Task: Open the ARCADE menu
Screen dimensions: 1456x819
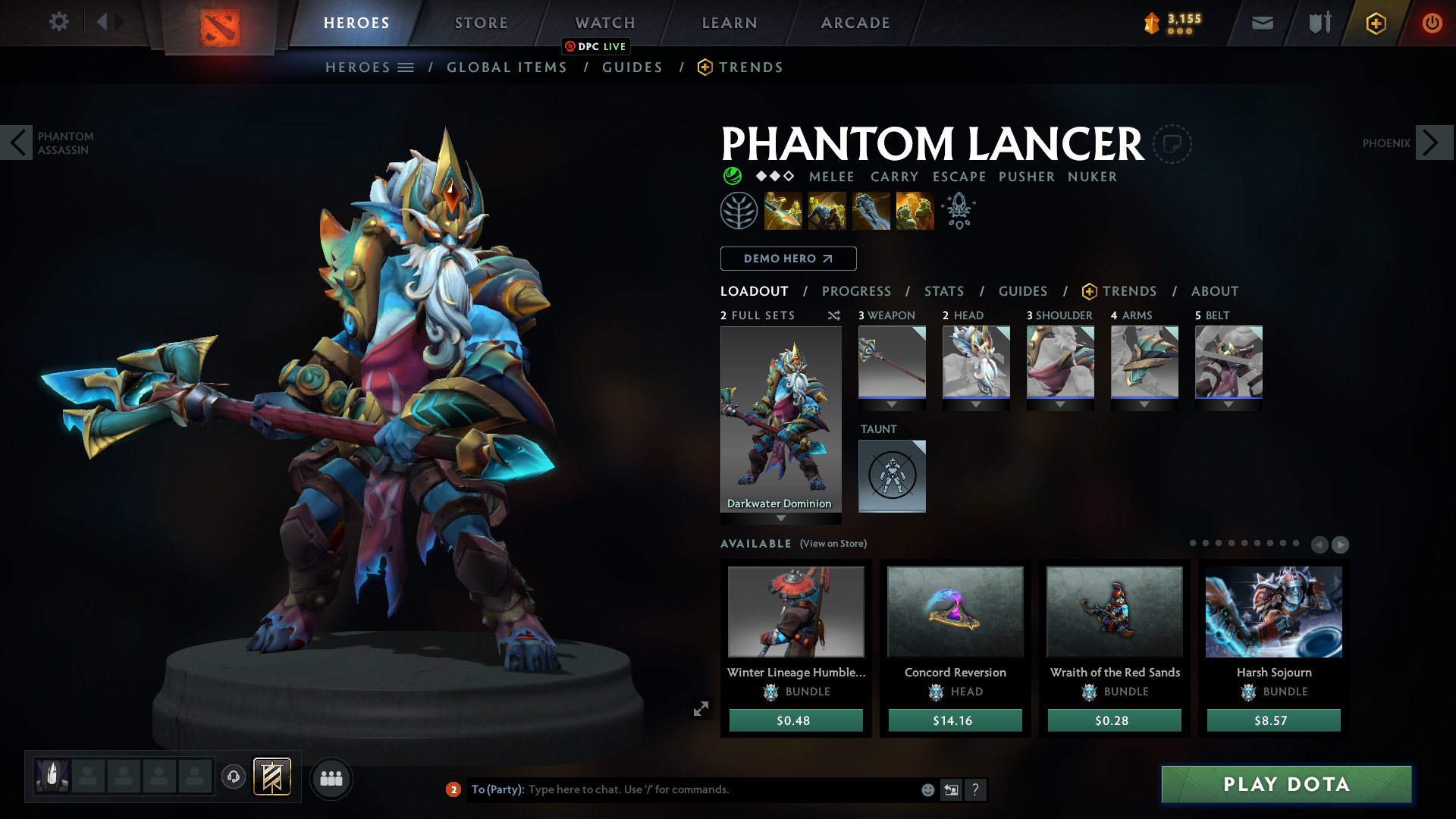Action: click(x=855, y=23)
